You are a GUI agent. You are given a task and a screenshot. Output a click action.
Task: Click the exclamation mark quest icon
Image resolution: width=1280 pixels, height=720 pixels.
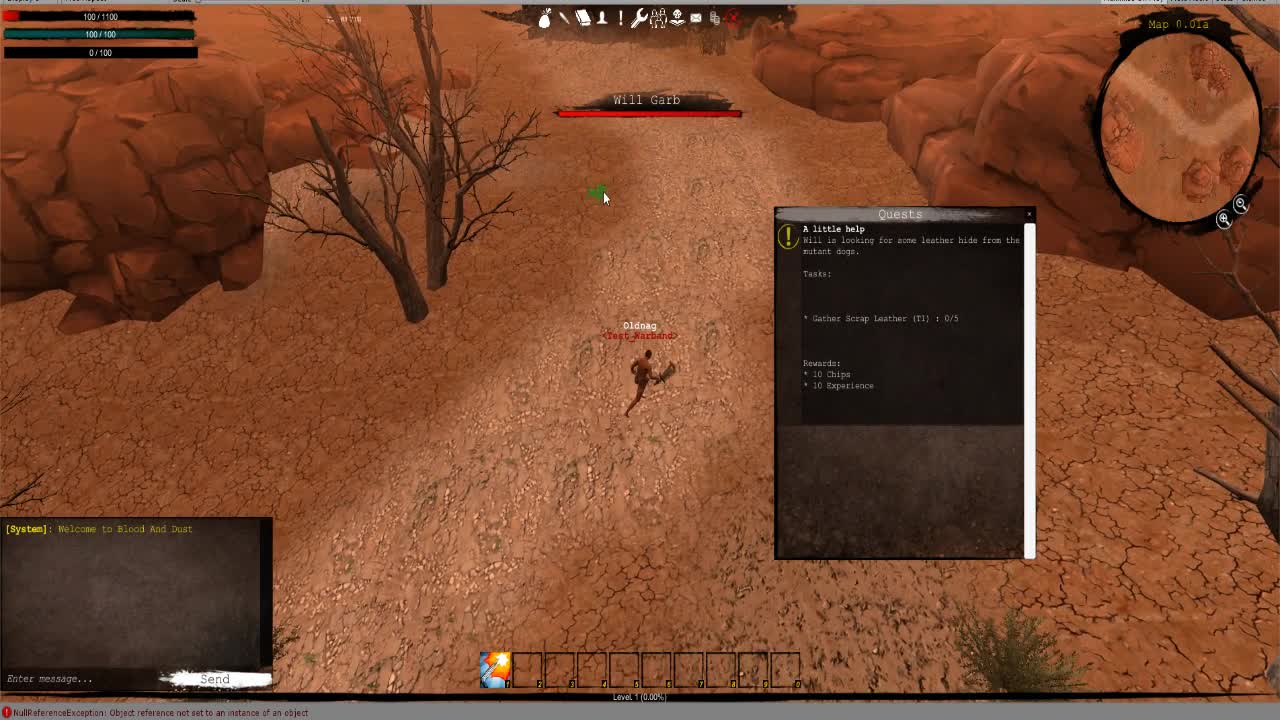[x=620, y=17]
